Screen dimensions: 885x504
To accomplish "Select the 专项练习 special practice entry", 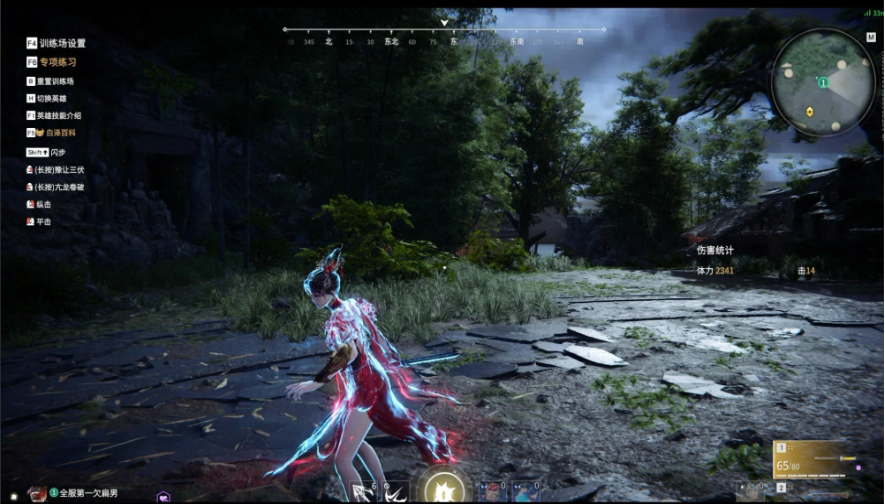I will [57, 62].
